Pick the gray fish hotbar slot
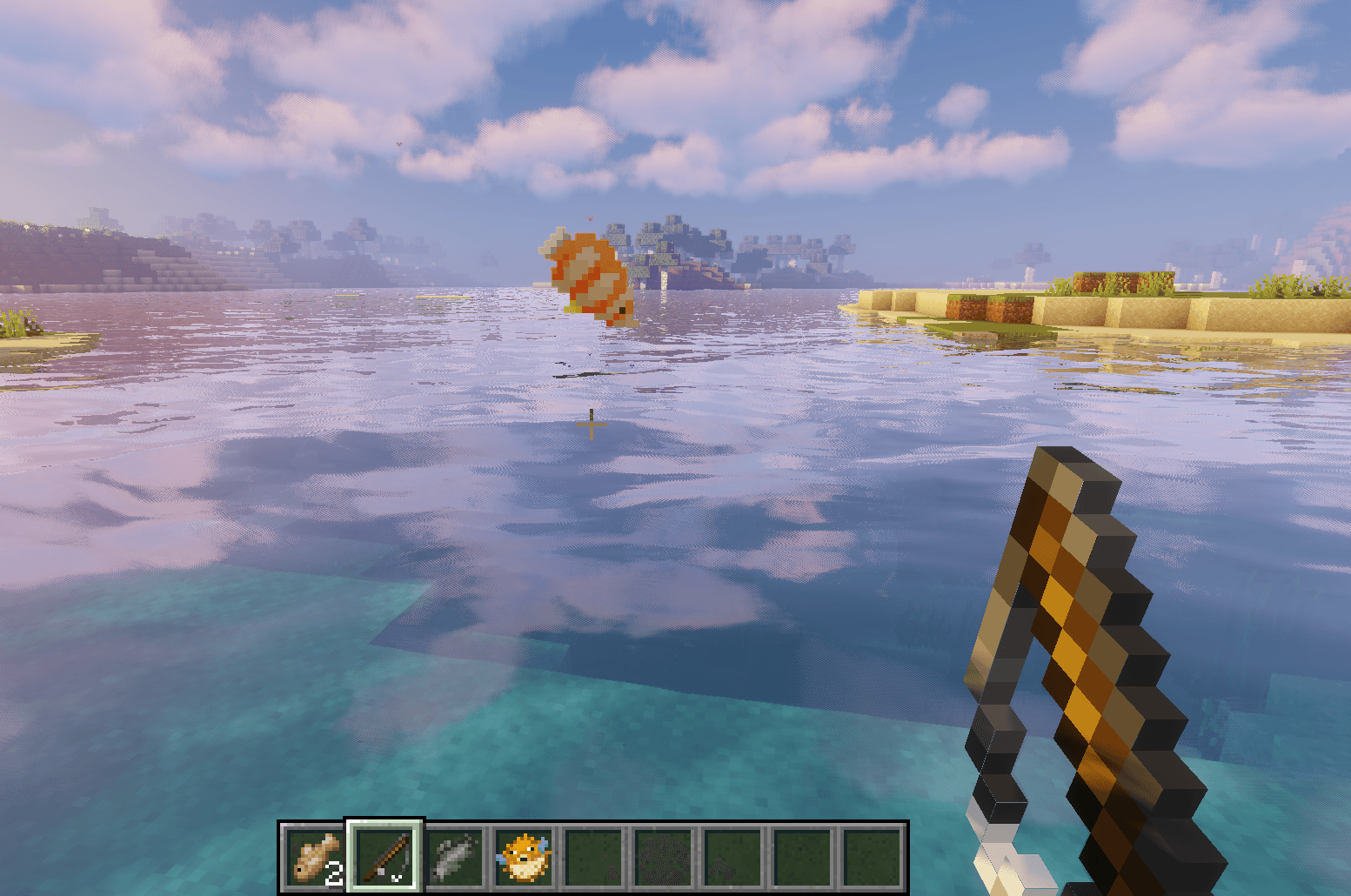1351x896 pixels. [x=454, y=857]
